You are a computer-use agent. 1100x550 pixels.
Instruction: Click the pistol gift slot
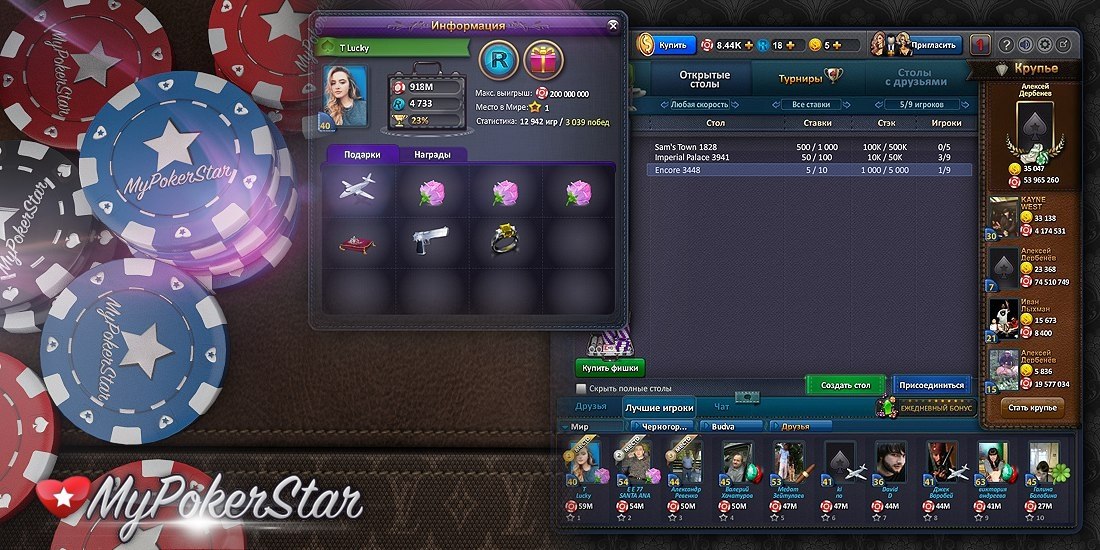433,240
